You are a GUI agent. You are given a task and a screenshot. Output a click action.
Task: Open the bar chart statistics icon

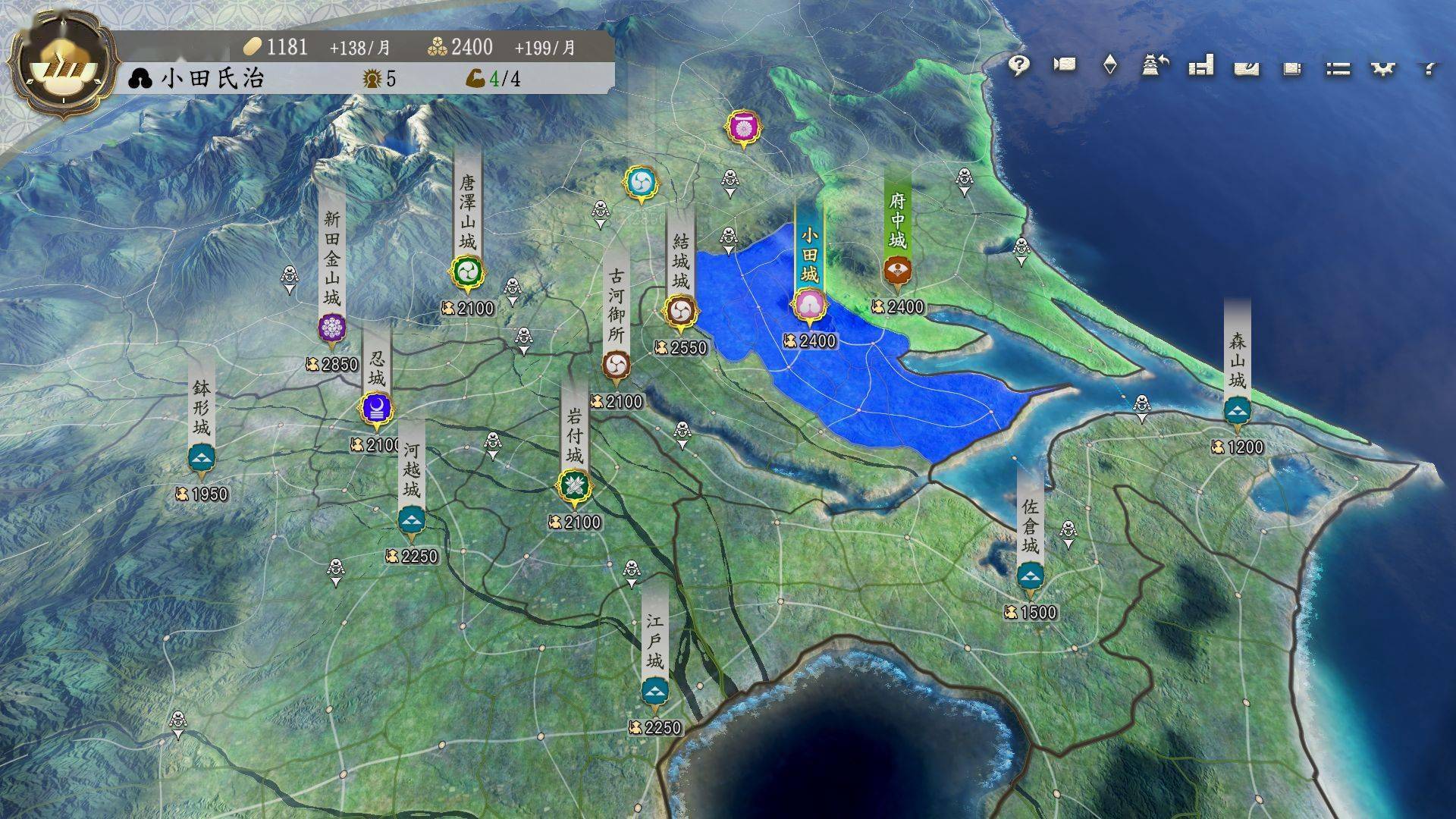point(1201,66)
